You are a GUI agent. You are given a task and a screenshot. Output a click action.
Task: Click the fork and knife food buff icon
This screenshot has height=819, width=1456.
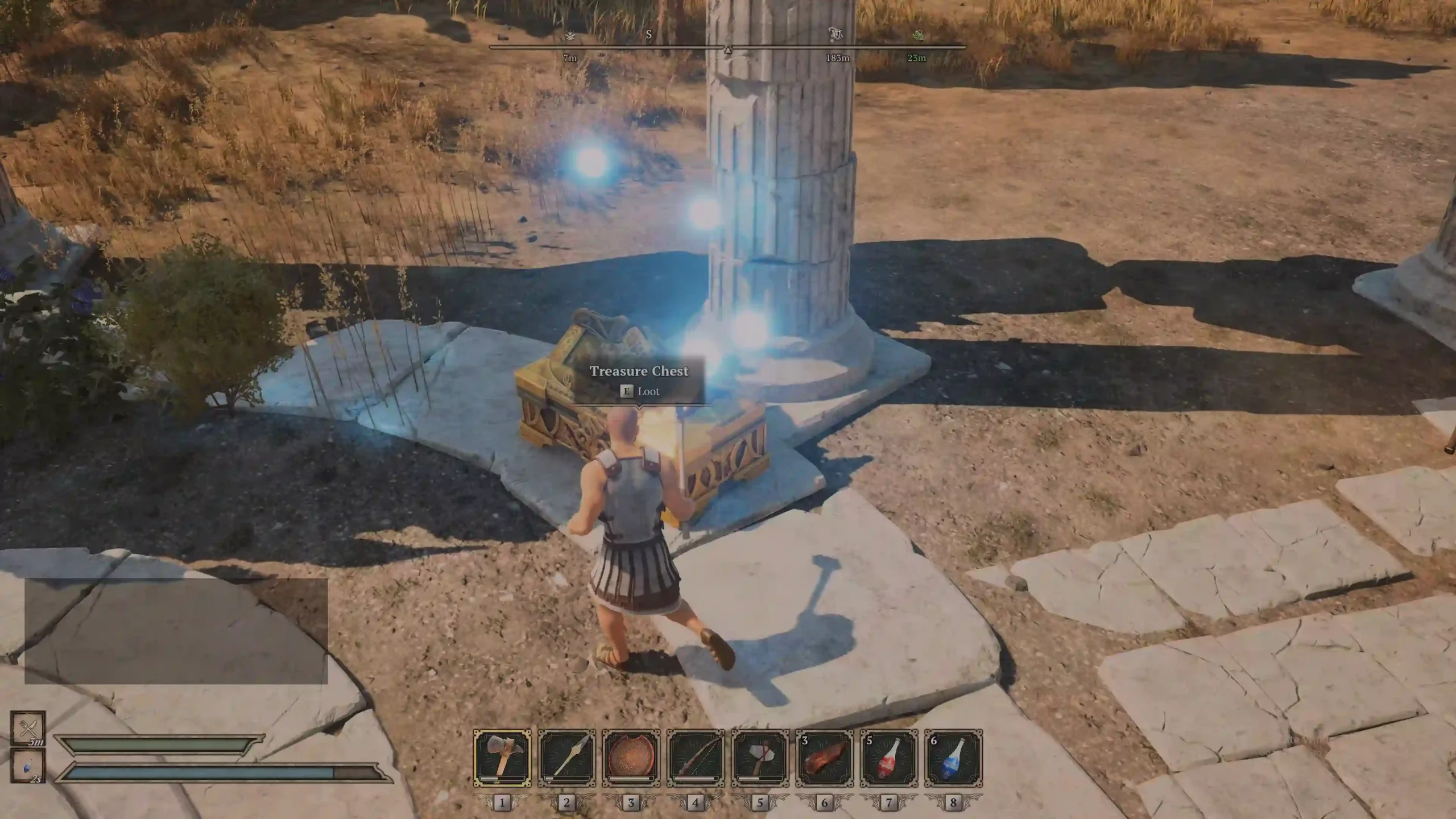coord(27,727)
